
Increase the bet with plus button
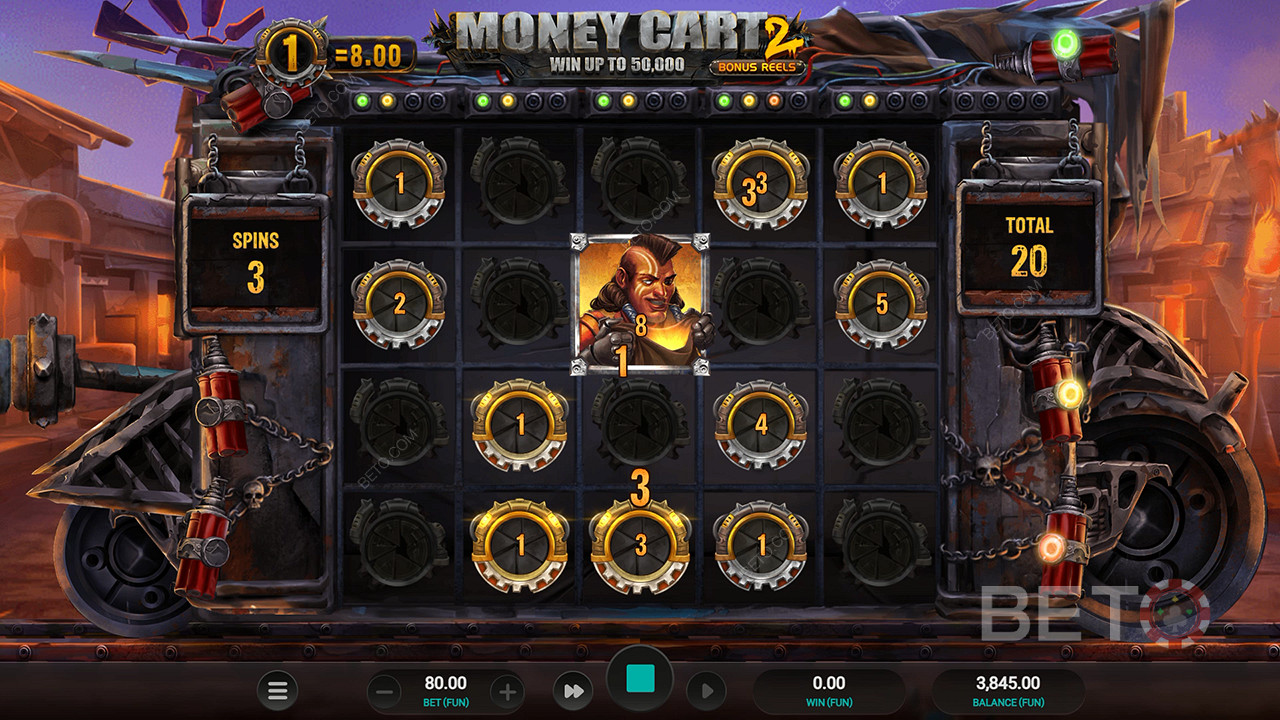[507, 691]
